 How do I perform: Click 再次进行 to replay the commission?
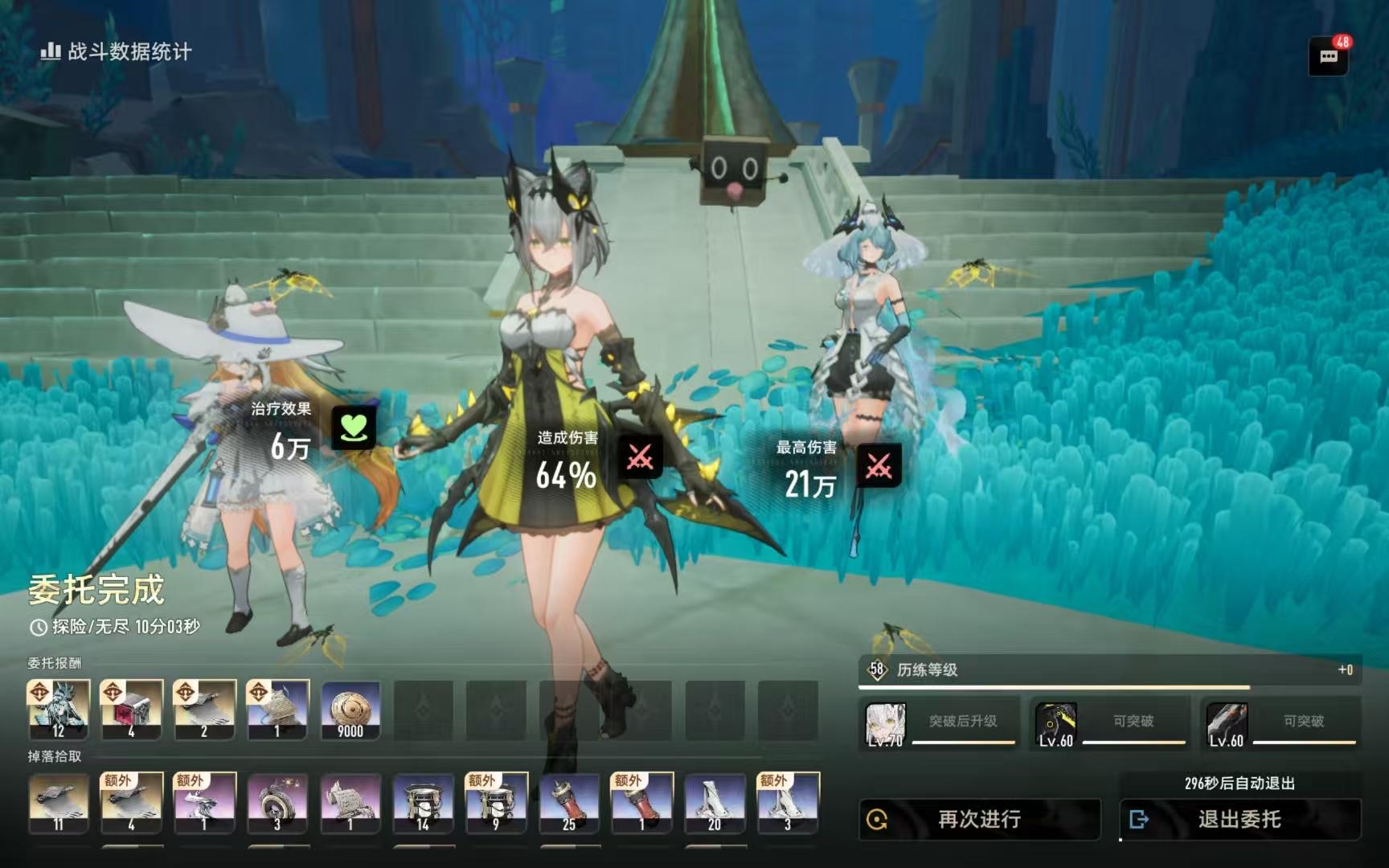click(x=979, y=819)
